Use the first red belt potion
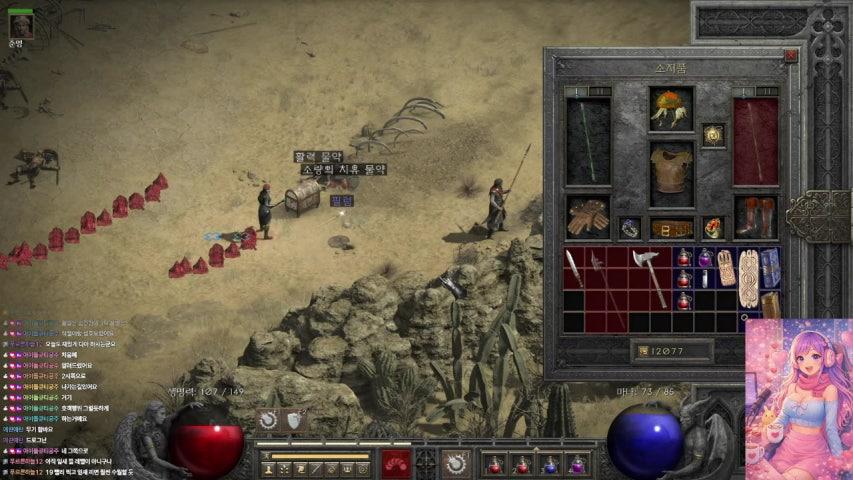 tap(493, 464)
